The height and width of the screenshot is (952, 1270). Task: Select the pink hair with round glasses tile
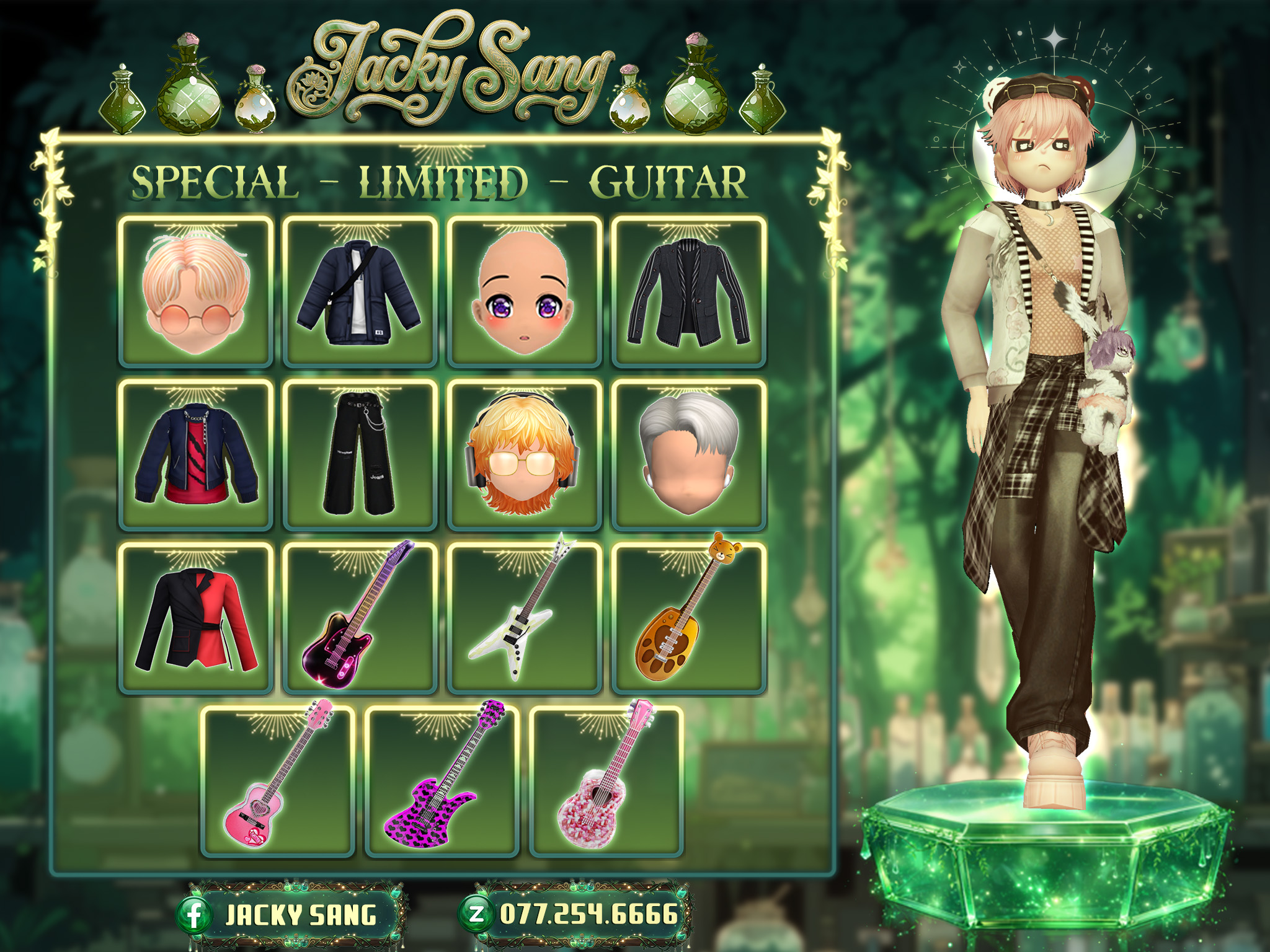click(x=195, y=292)
